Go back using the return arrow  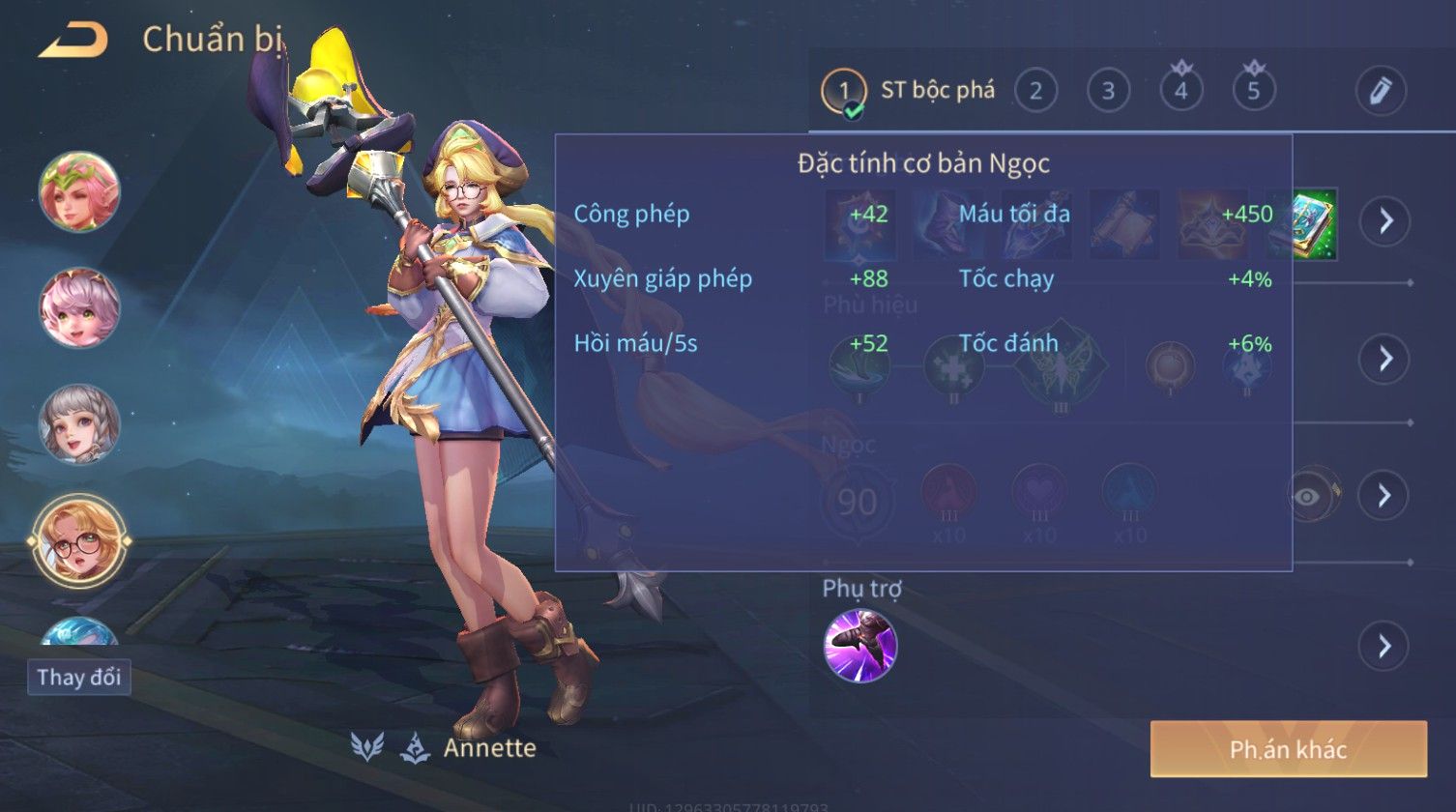click(73, 41)
